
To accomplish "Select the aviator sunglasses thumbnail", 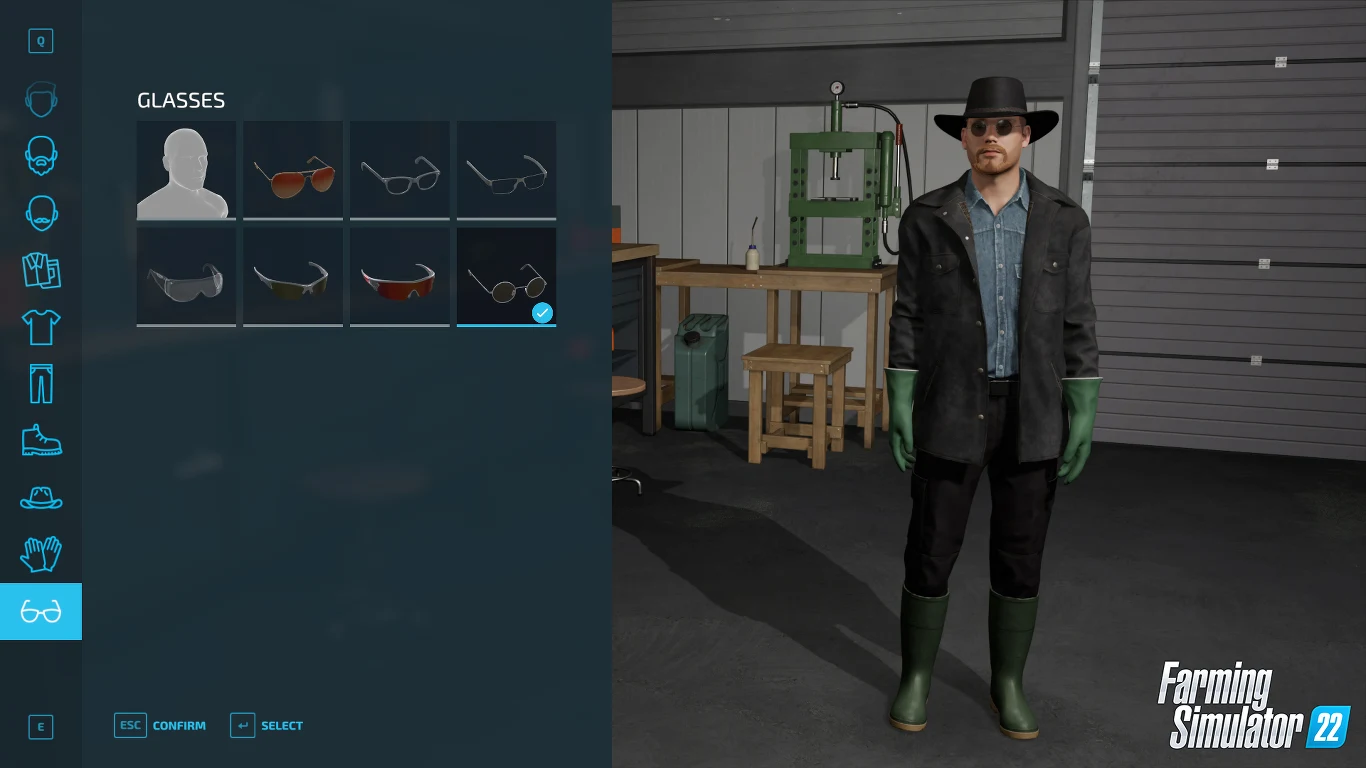I will coord(293,170).
